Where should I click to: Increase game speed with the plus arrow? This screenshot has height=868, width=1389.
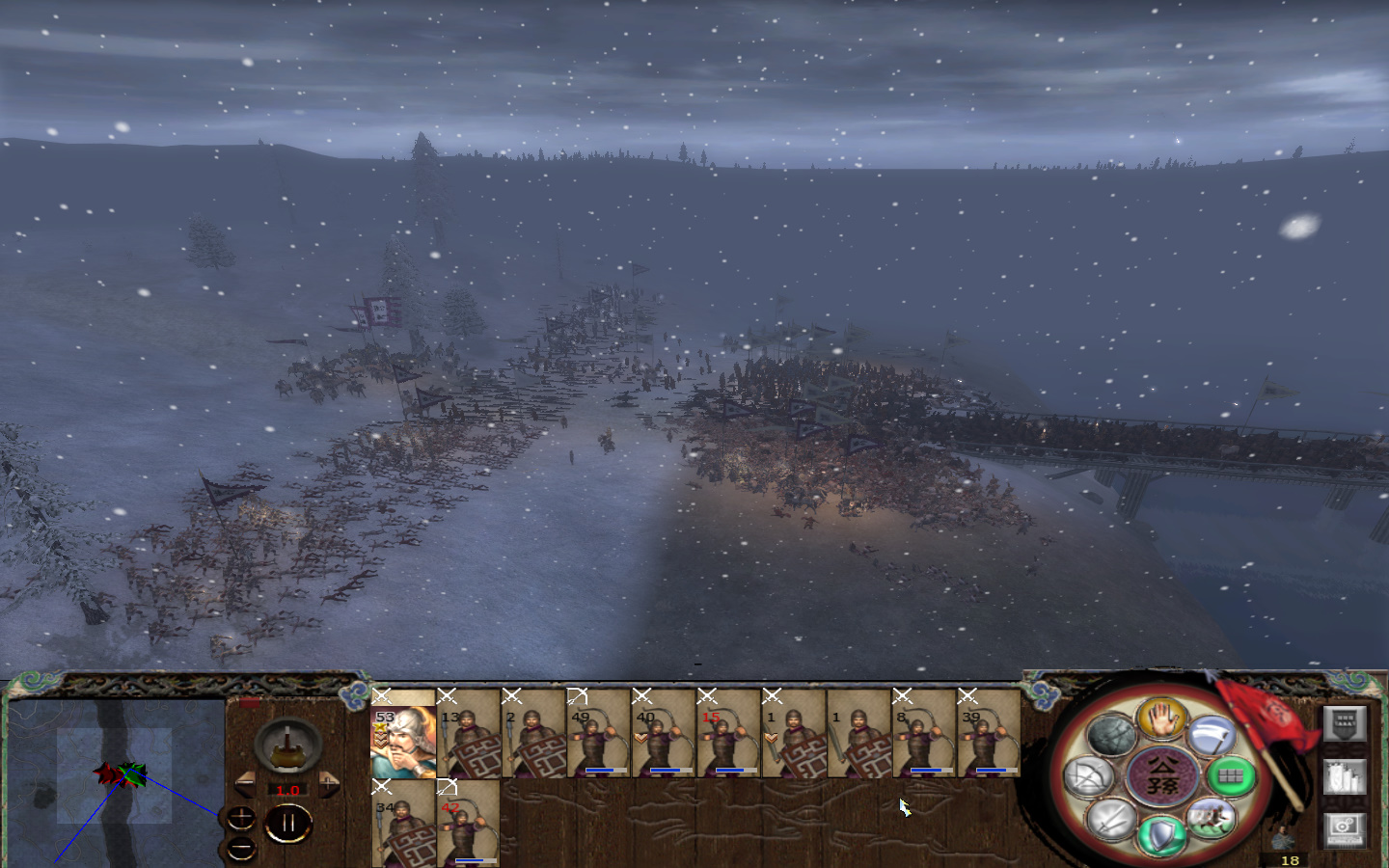(329, 782)
